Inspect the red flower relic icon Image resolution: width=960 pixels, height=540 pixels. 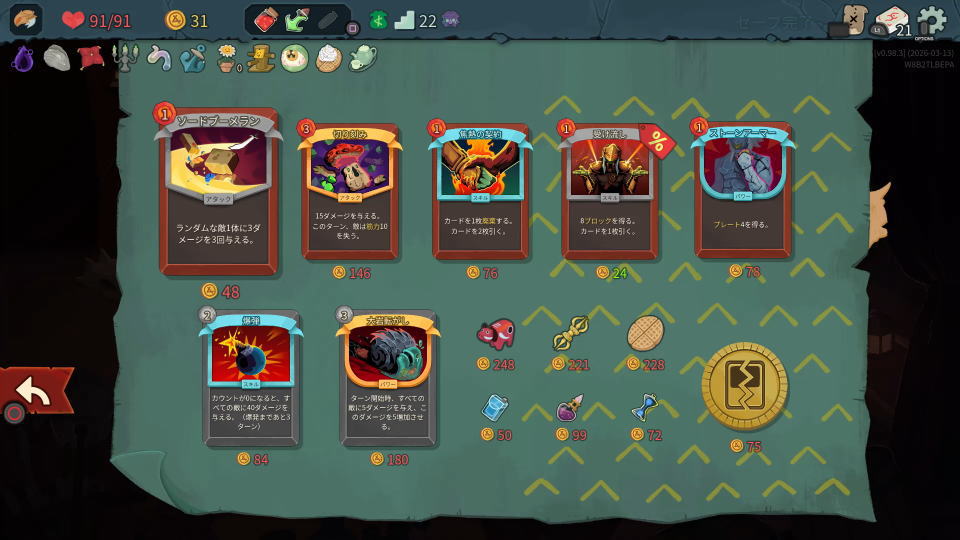[91, 58]
